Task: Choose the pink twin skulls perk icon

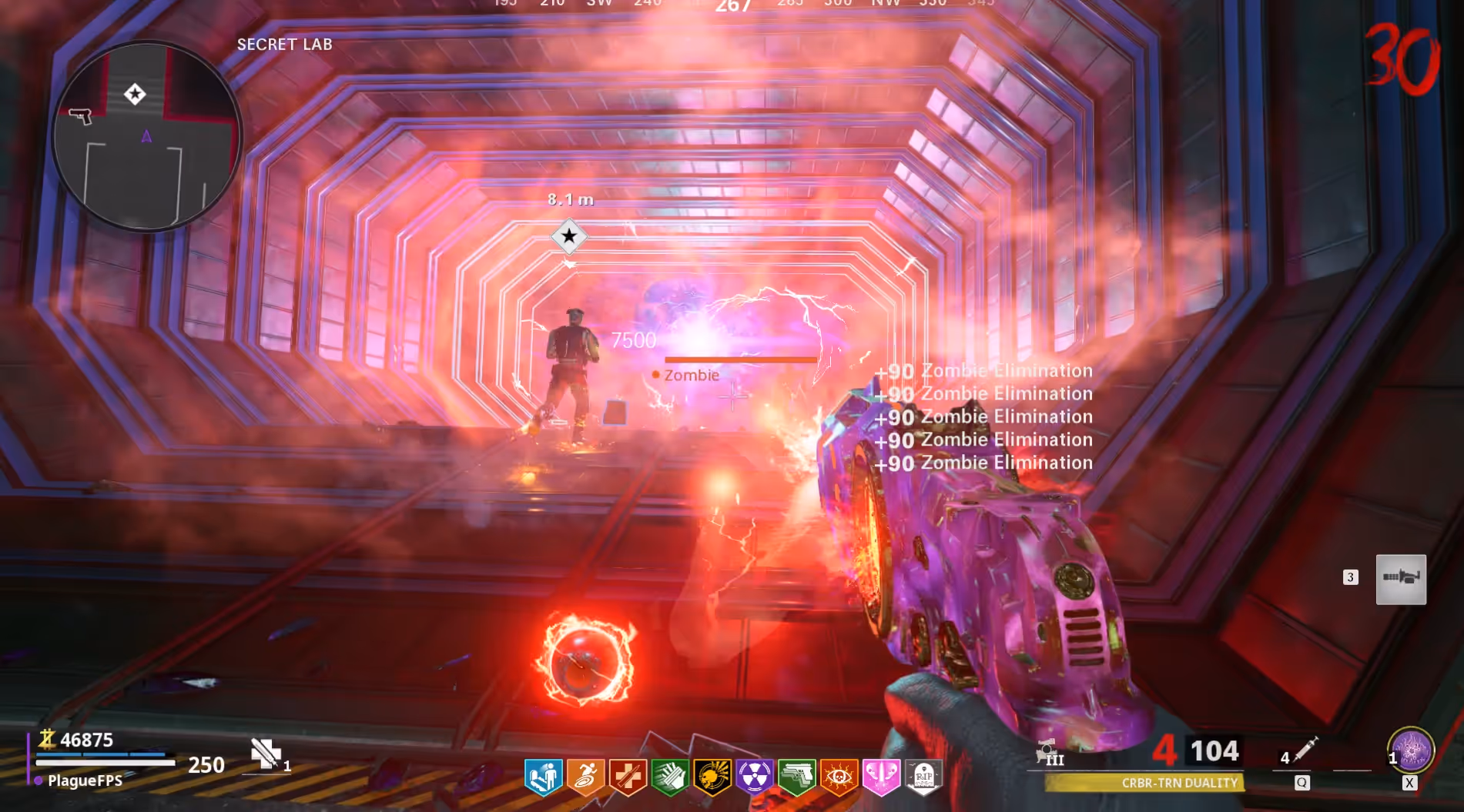Action: coord(882,776)
